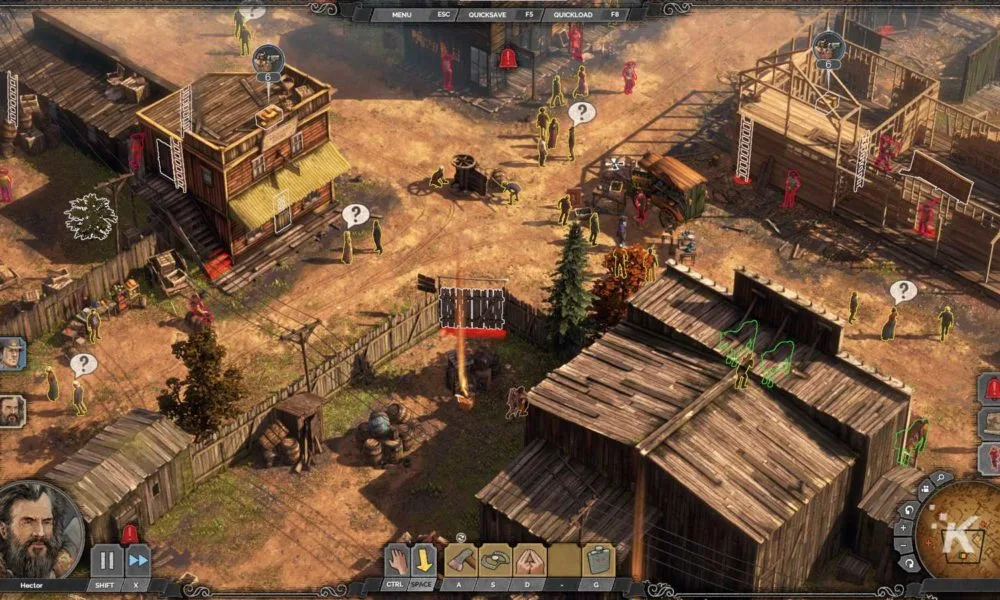
Task: Toggle the yellow down-arrow crouch action
Action: click(x=424, y=561)
